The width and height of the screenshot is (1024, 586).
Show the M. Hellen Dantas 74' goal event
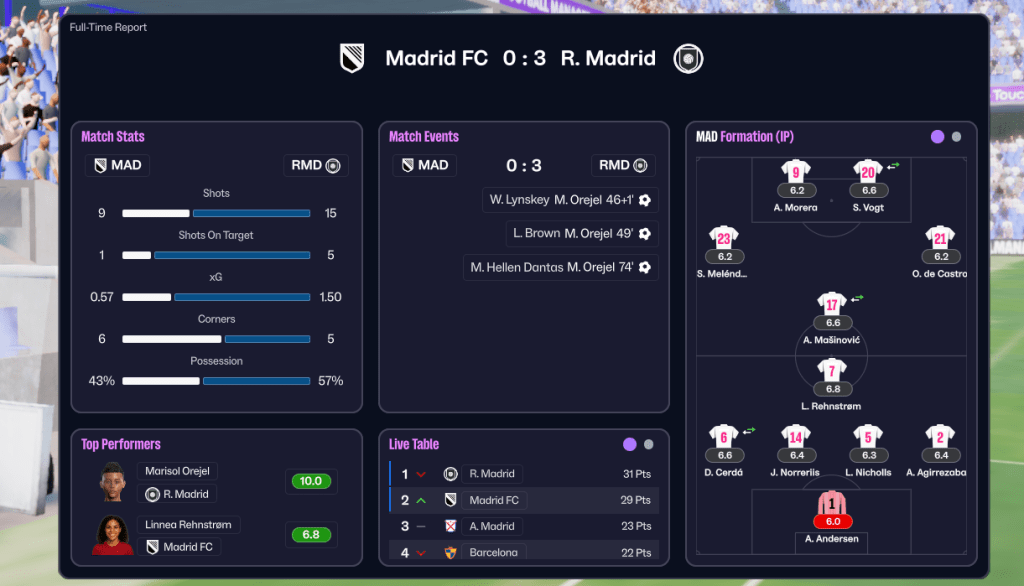coord(560,267)
